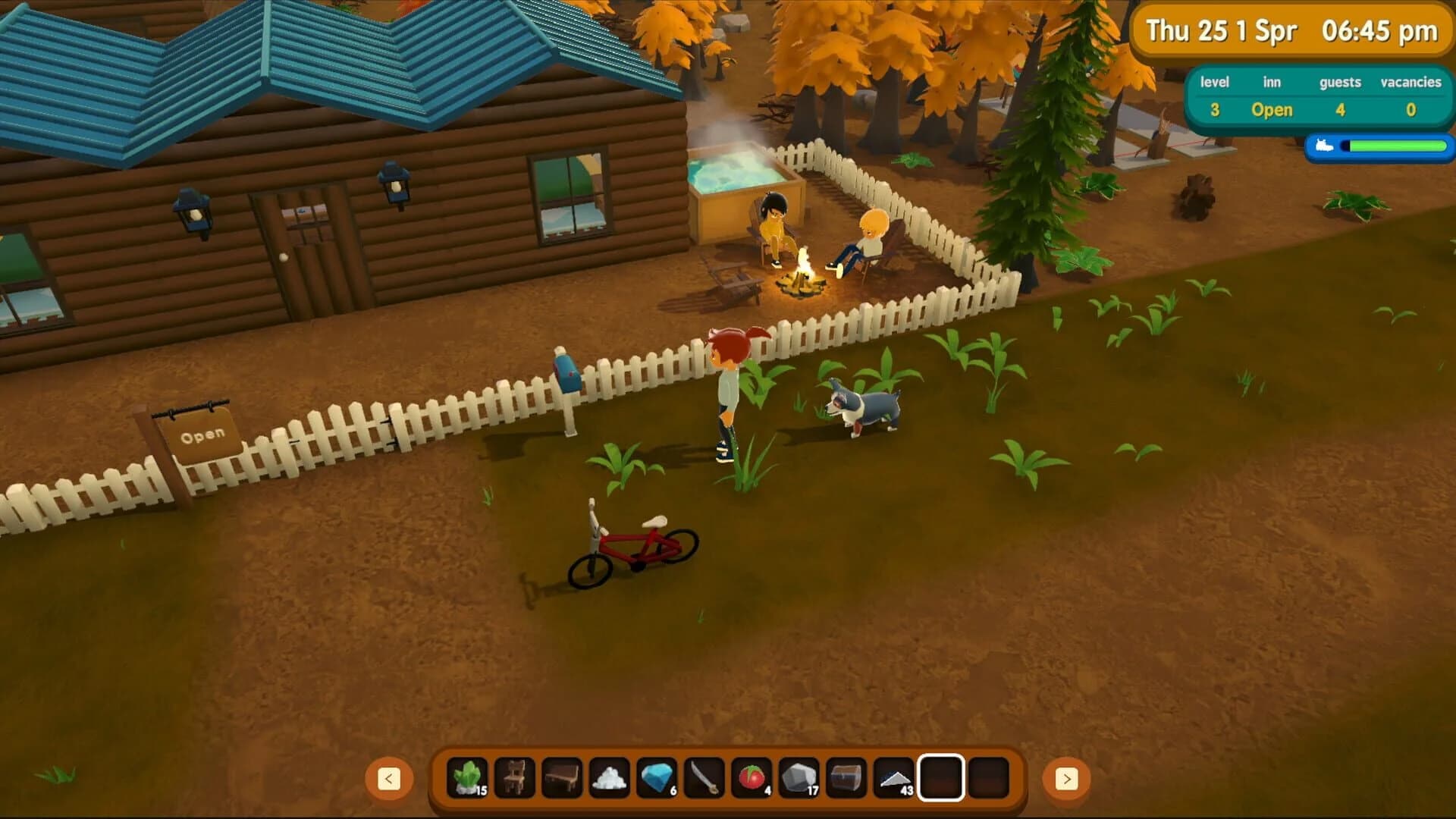Click the vacancies counter showing 0
This screenshot has height=819, width=1456.
point(1411,110)
